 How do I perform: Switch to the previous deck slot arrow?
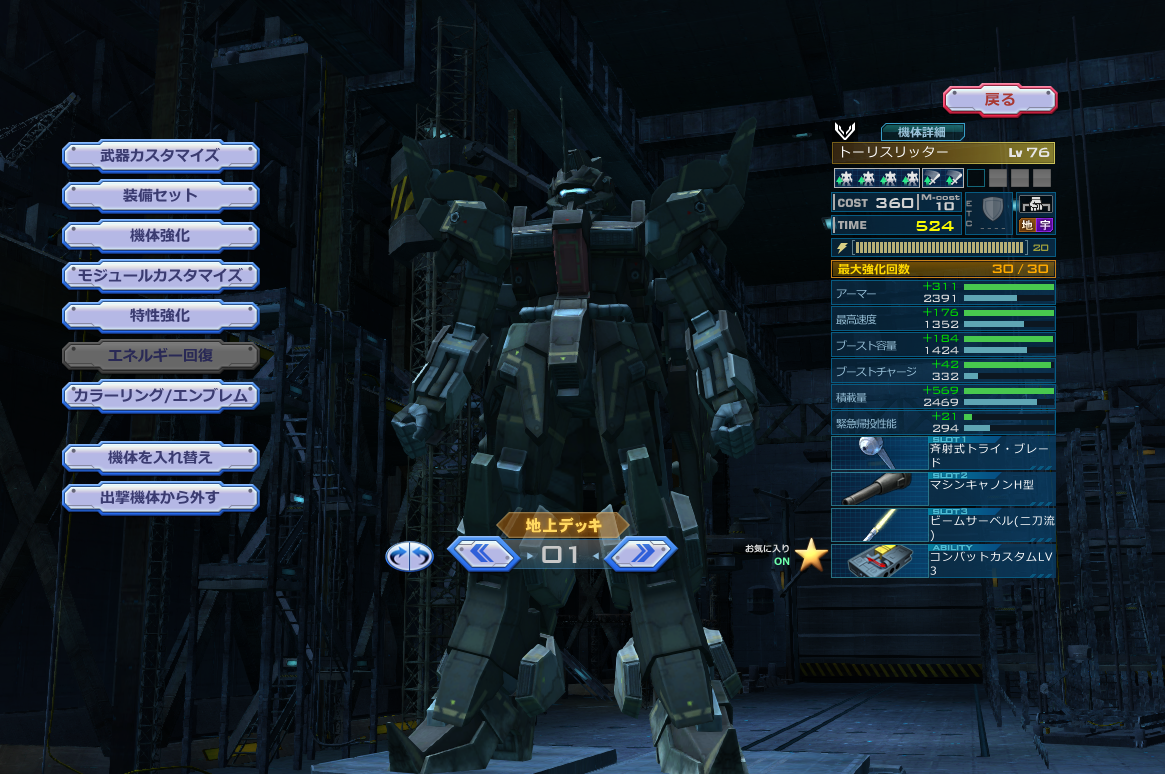[482, 553]
